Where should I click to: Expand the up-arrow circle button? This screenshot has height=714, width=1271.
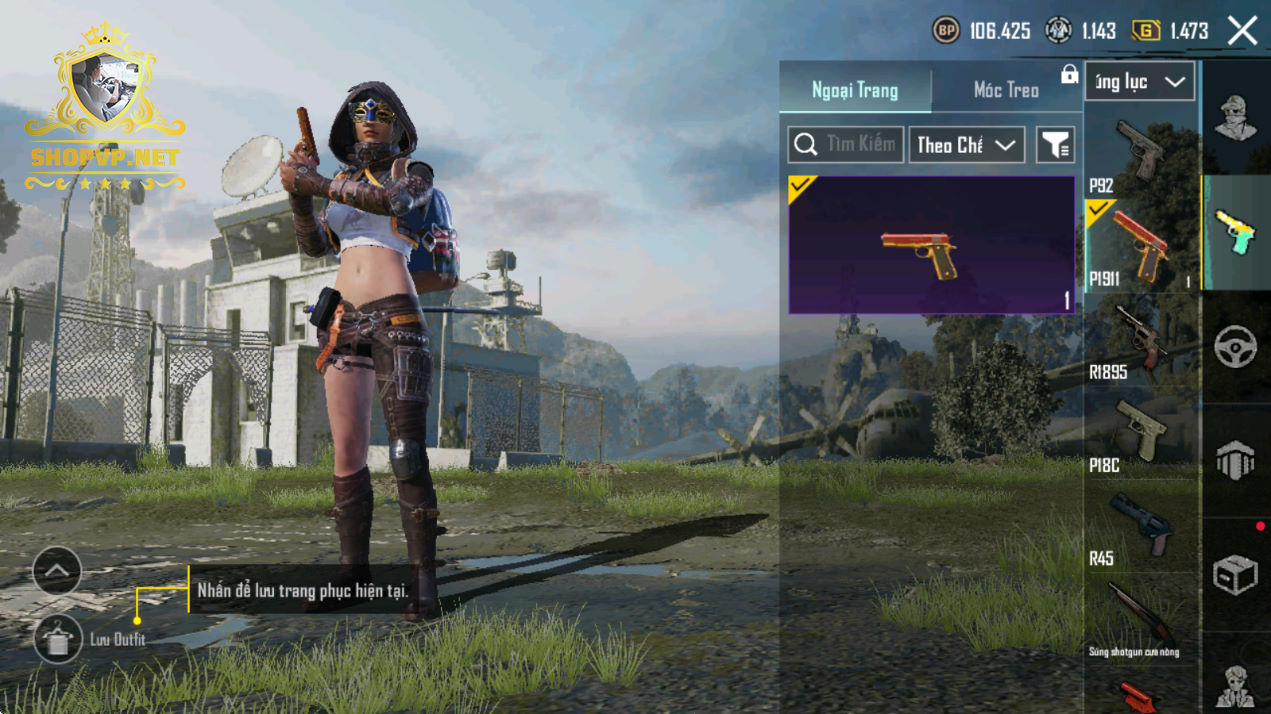click(57, 571)
